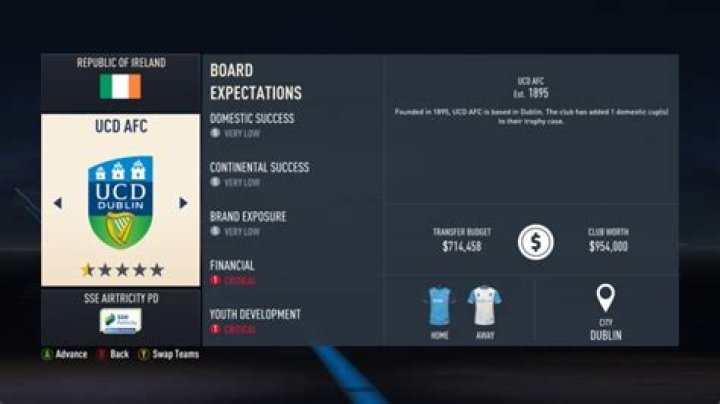Select the previous team with the left arrow
720x404 pixels.
click(57, 203)
